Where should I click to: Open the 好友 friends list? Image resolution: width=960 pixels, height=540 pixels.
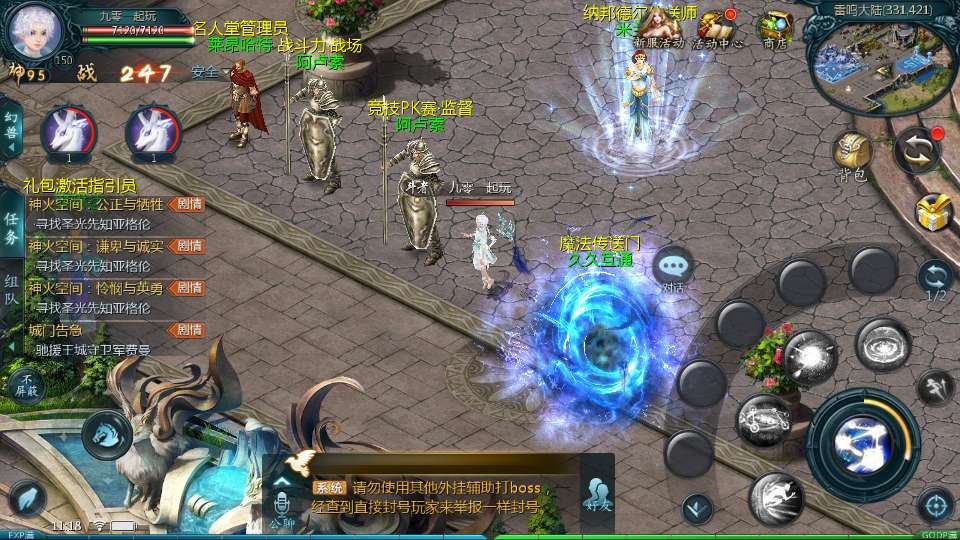[598, 494]
